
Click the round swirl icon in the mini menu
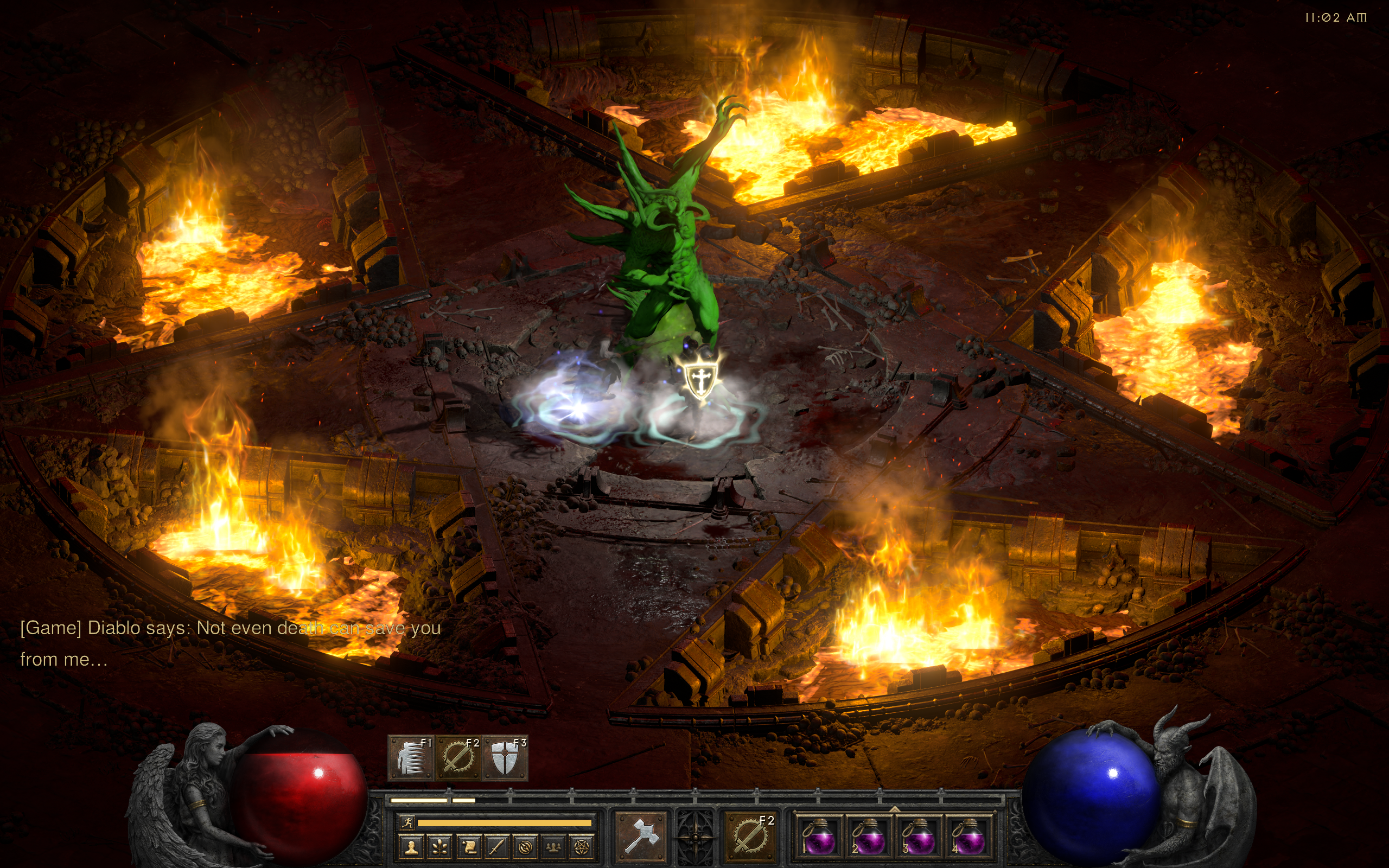click(x=525, y=847)
